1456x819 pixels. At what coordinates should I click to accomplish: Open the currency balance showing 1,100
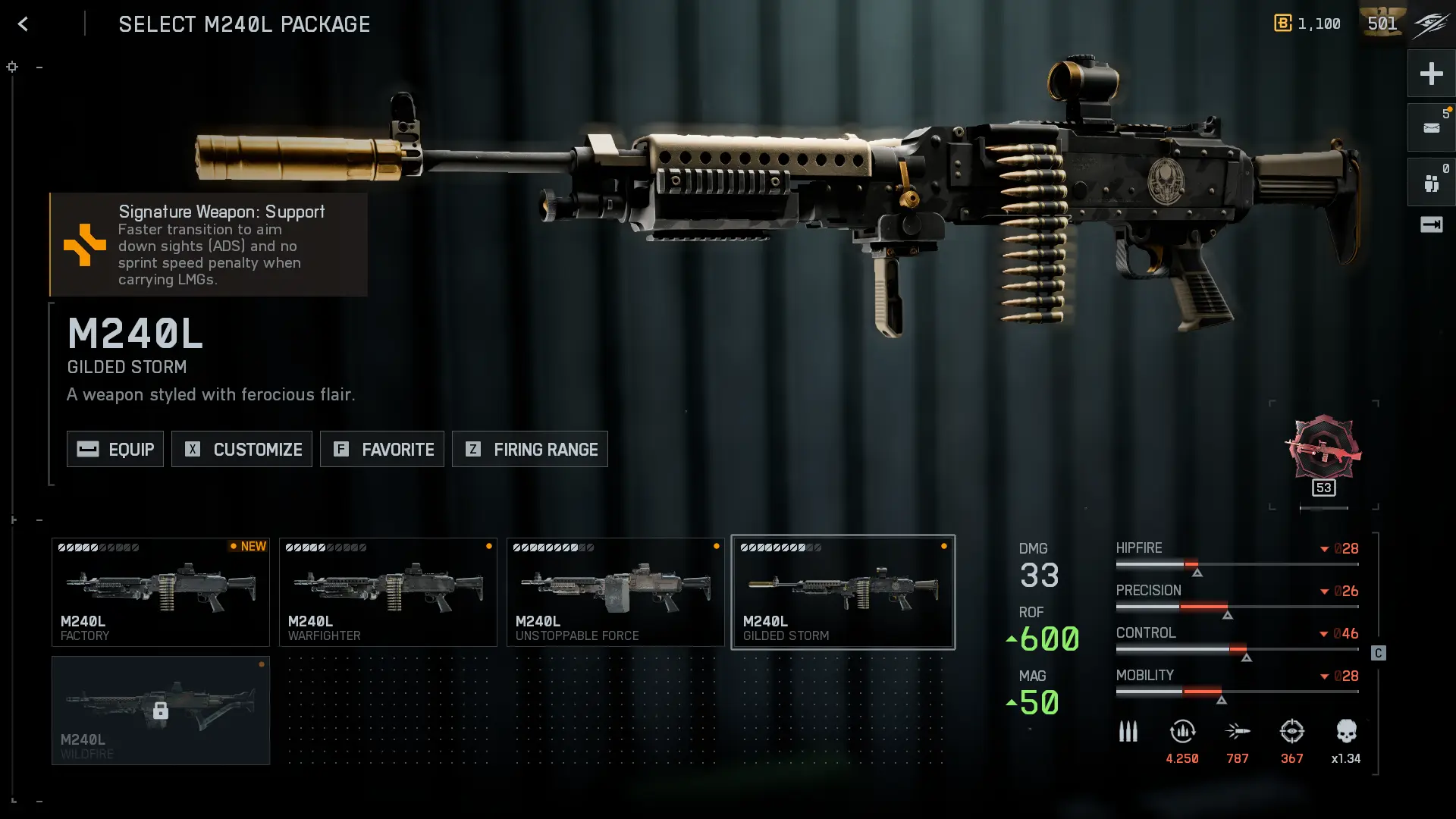[x=1307, y=24]
